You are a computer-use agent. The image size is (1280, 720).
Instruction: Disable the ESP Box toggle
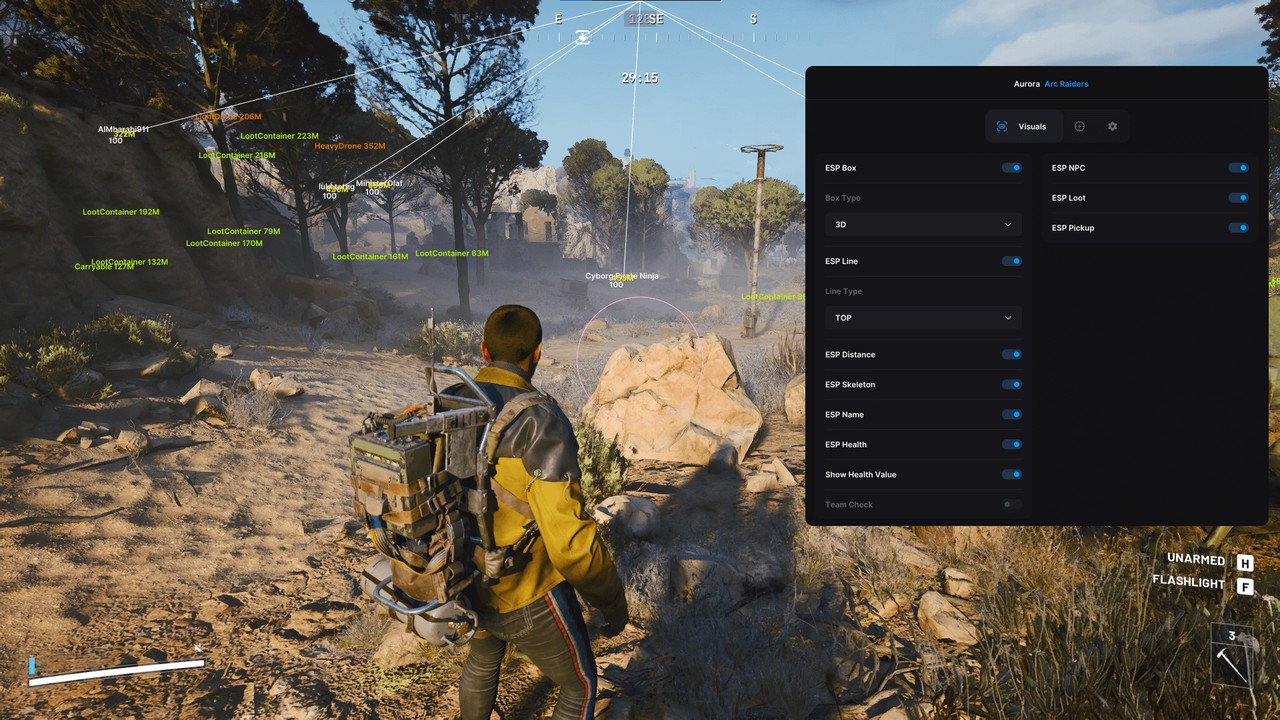[x=1012, y=167]
